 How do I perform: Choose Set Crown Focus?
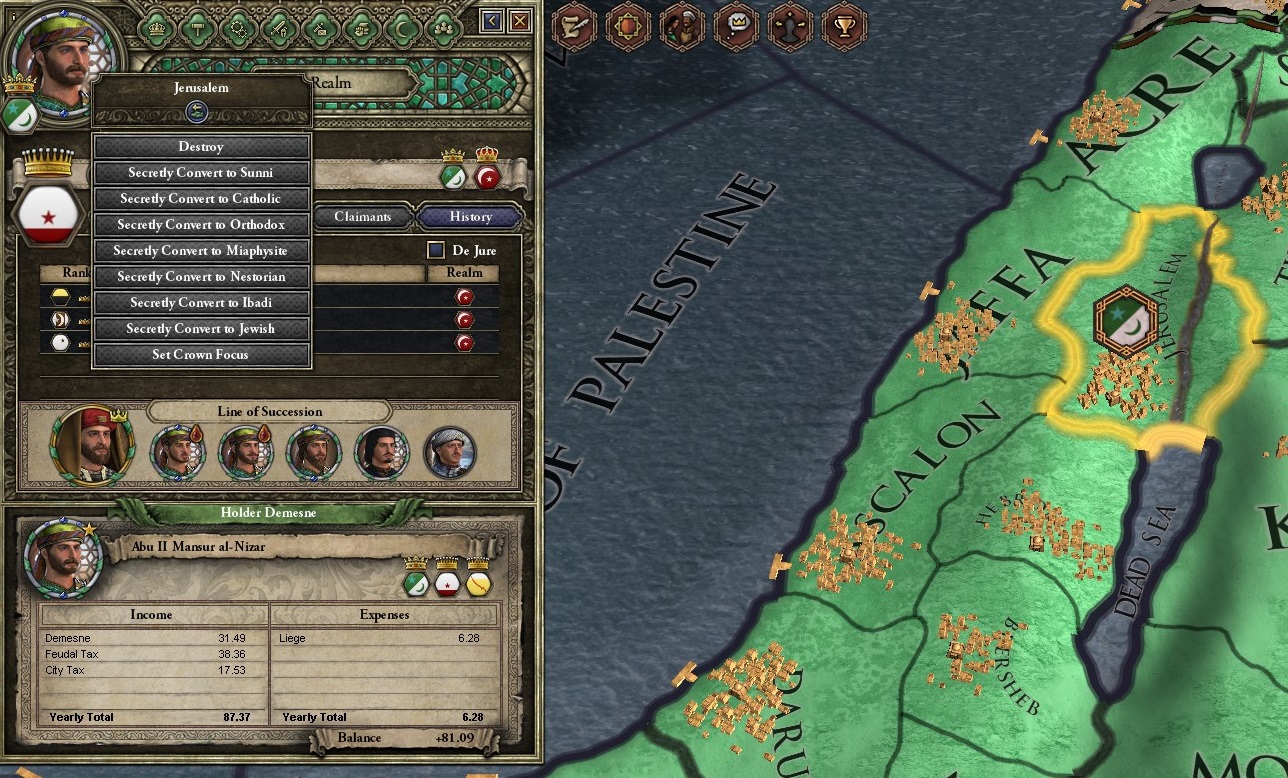click(201, 354)
